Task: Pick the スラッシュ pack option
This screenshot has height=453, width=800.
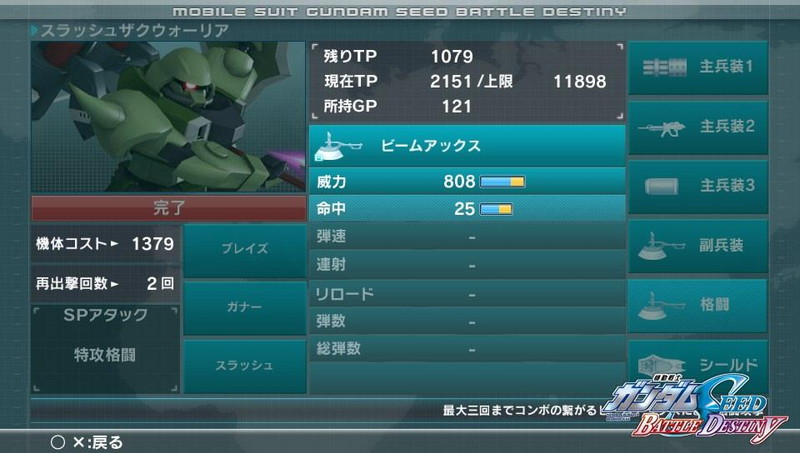Action: coord(244,365)
